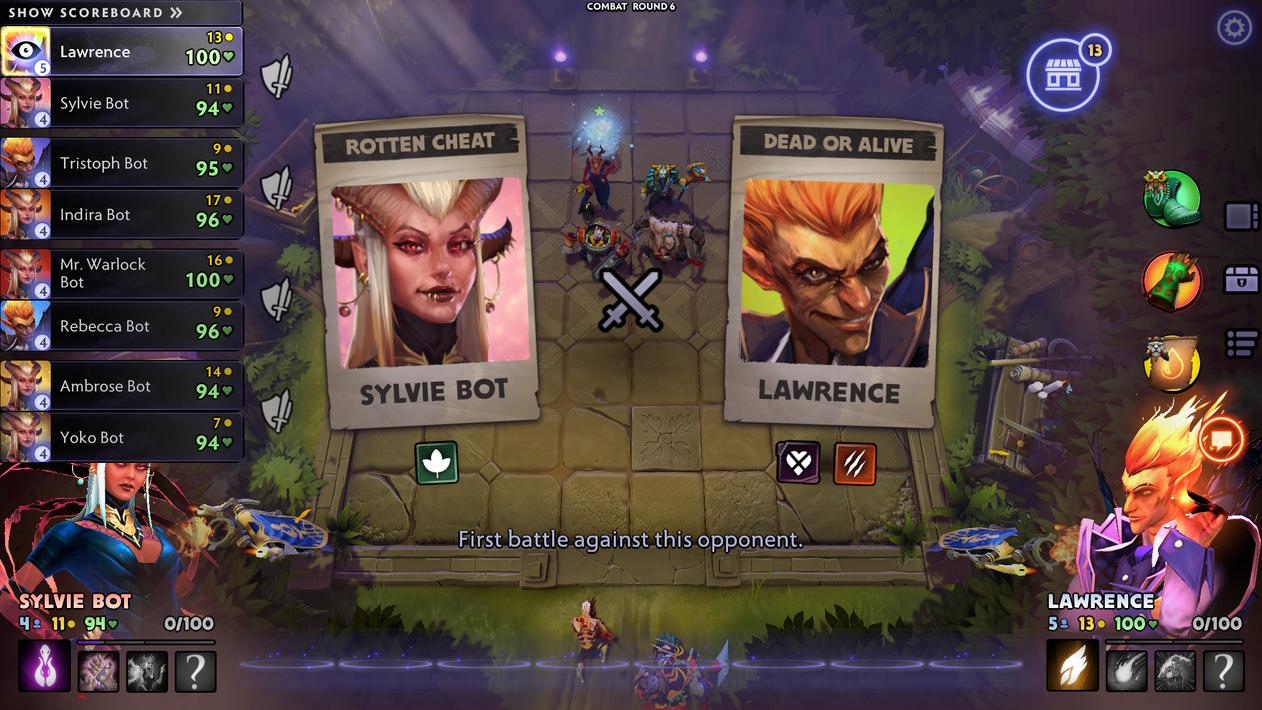Select the bottom round item icon
Viewport: 1262px width, 710px height.
coord(1171,363)
